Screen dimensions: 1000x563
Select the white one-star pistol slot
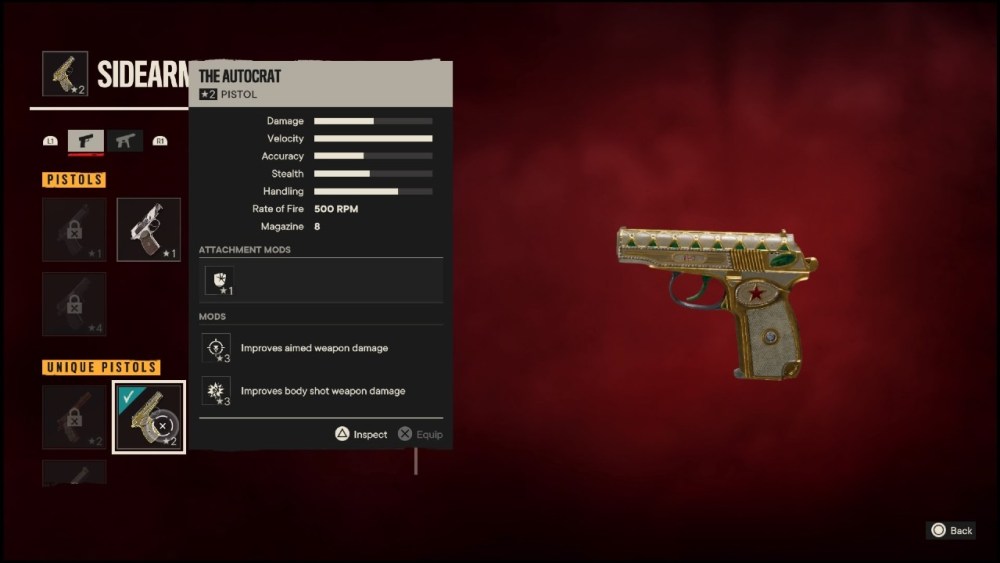(149, 229)
